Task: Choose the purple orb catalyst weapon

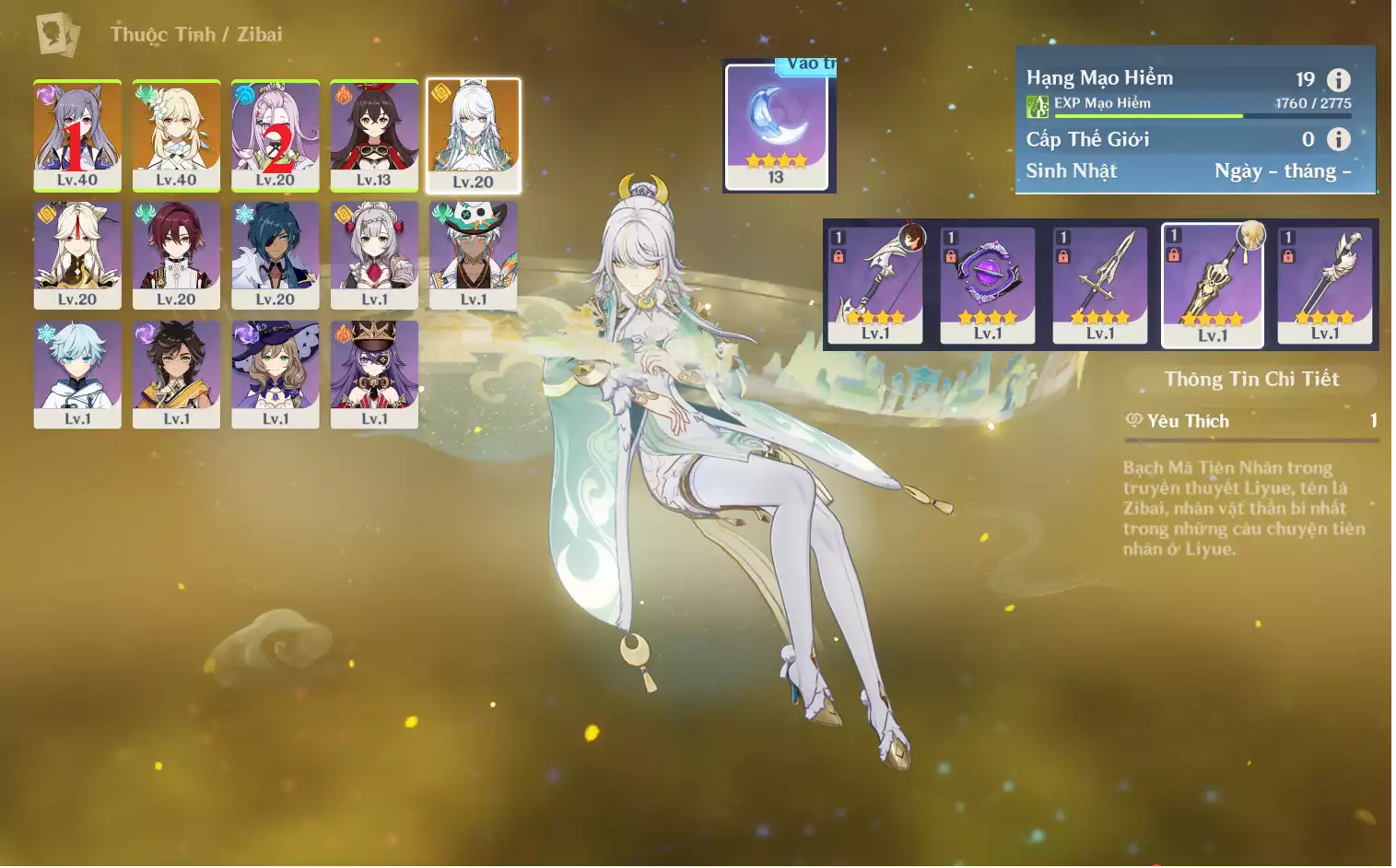Action: click(x=988, y=285)
